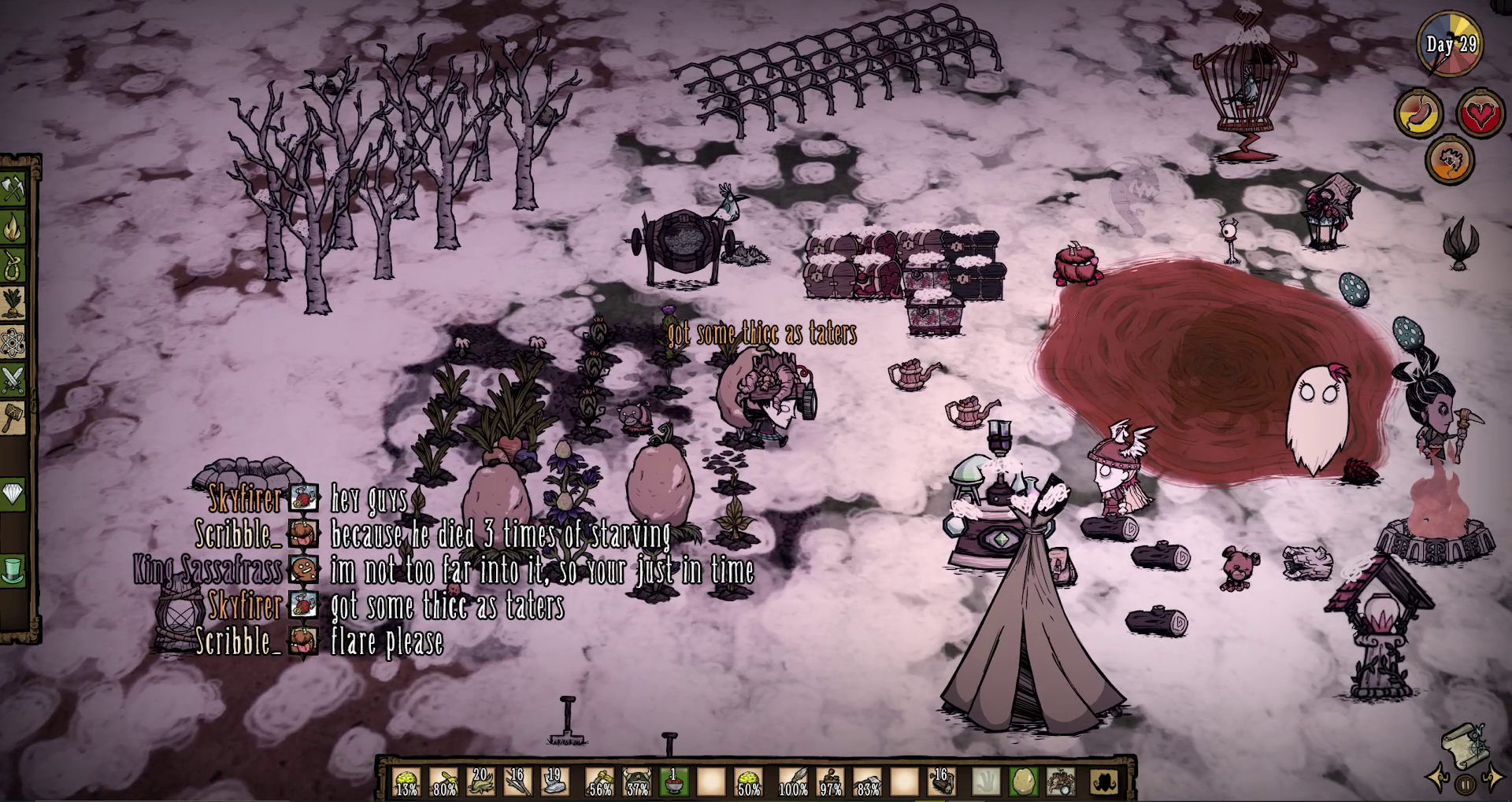This screenshot has width=1512, height=802.
Task: Open the Food and farming tab
Action: tap(14, 304)
